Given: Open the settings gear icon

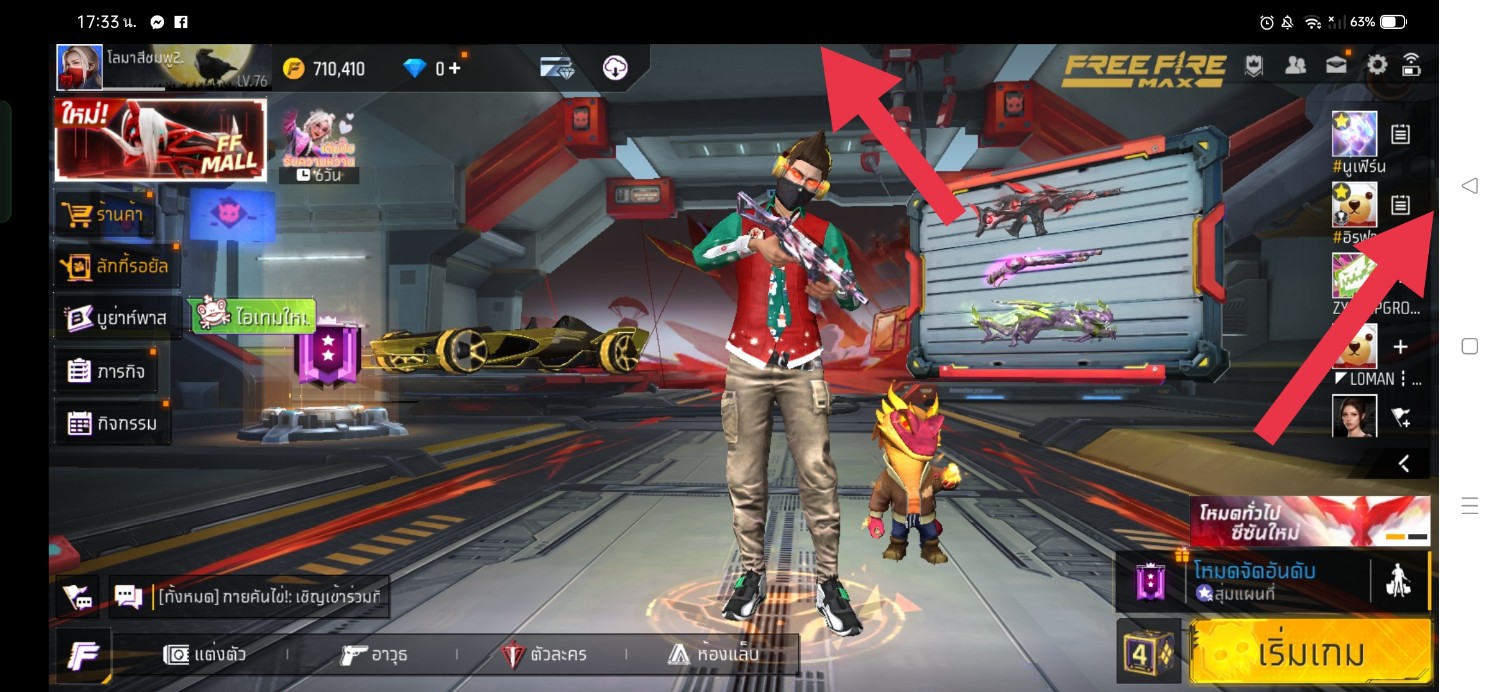Looking at the screenshot, I should pyautogui.click(x=1377, y=66).
